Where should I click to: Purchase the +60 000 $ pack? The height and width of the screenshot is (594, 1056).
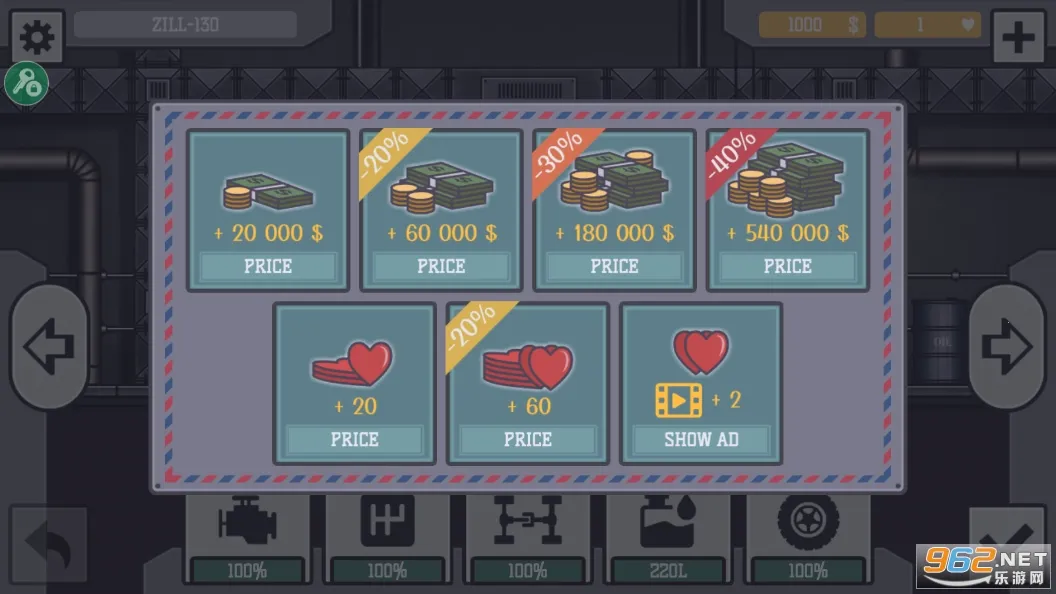(x=441, y=266)
